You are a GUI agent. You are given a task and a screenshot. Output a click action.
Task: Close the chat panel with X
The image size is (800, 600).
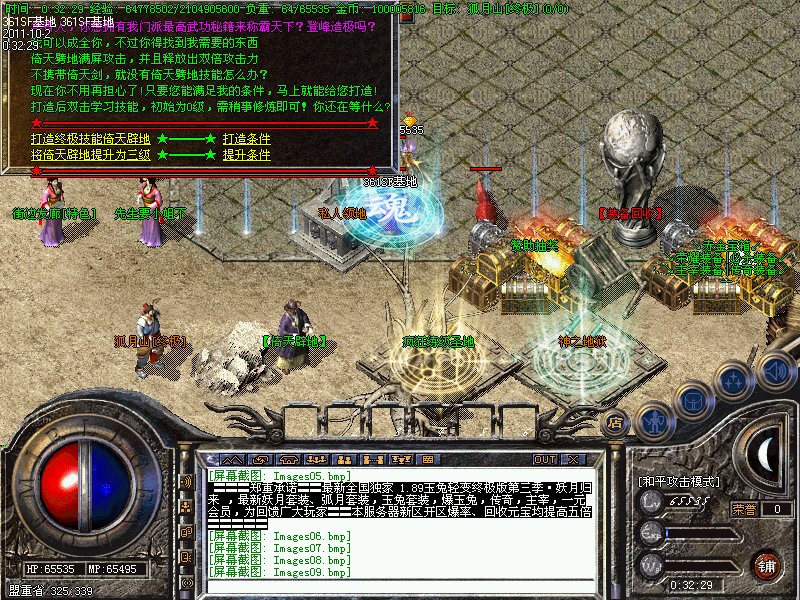[574, 459]
